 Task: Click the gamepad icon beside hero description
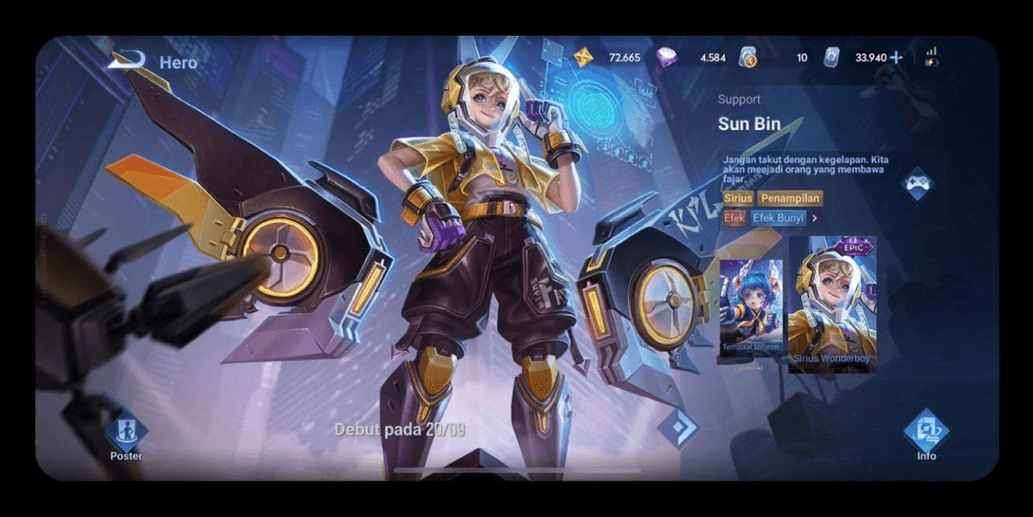917,183
